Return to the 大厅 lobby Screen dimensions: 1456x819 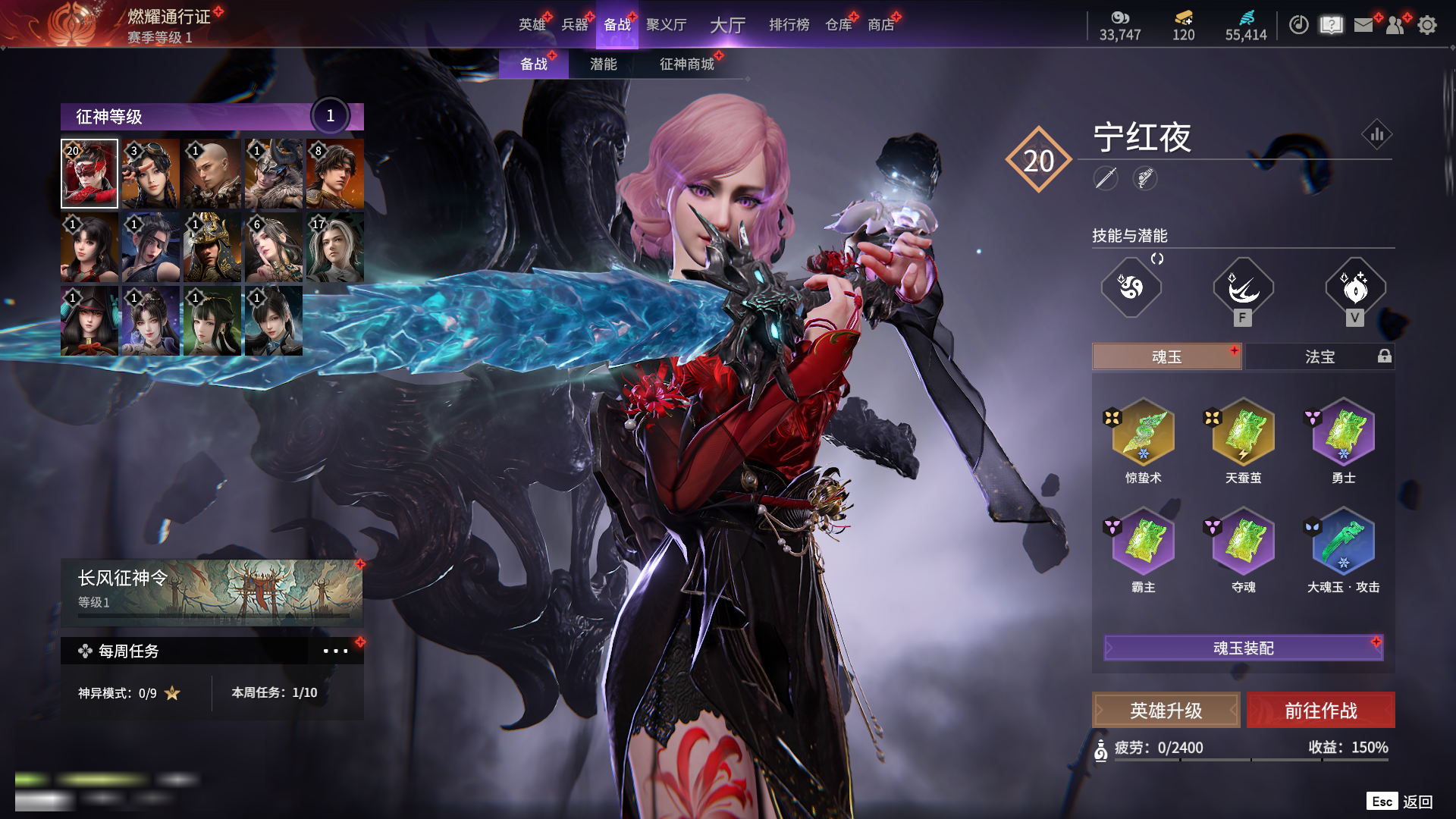coord(727,25)
